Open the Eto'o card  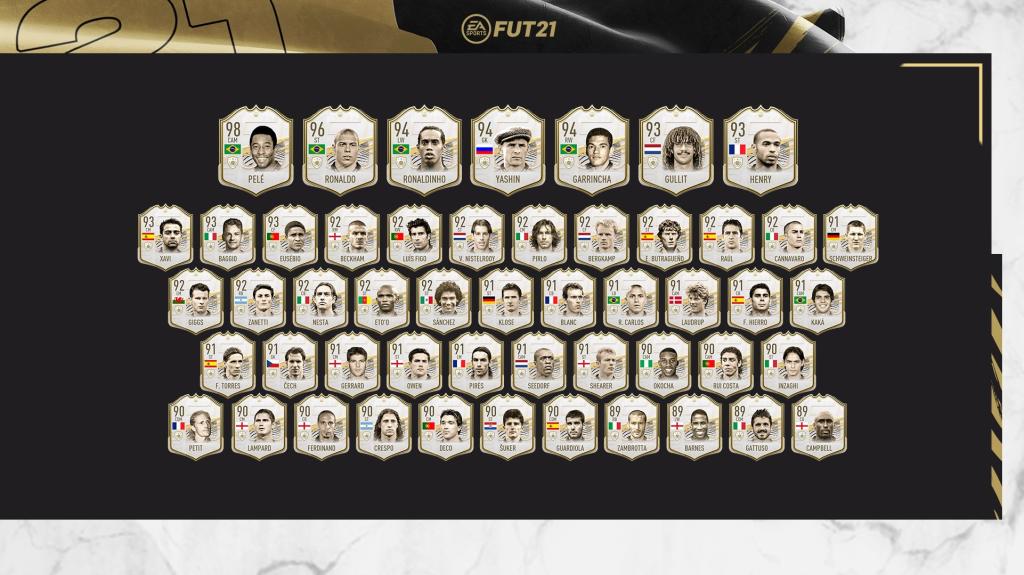(x=383, y=300)
